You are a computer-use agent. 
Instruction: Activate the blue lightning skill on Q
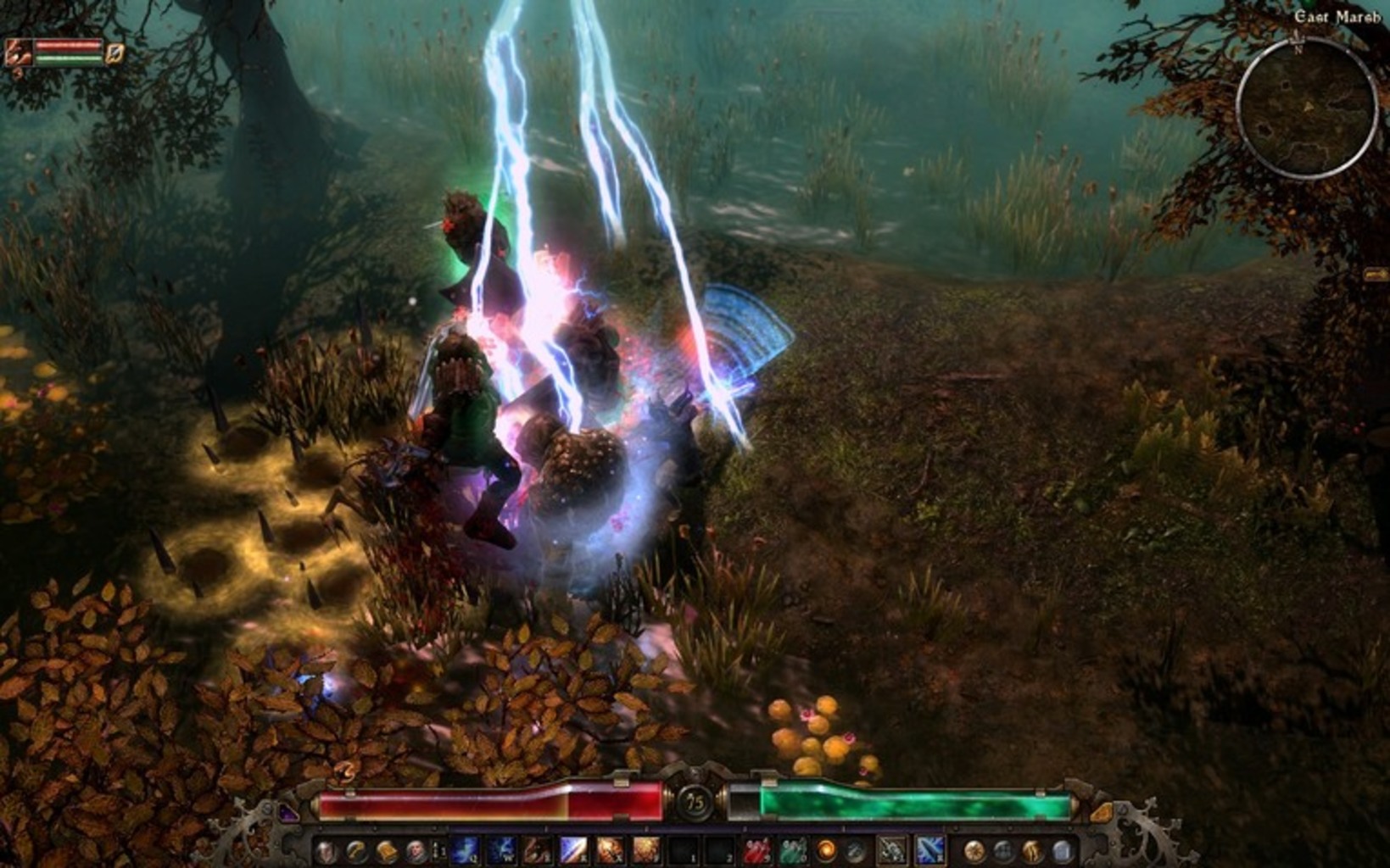point(464,850)
